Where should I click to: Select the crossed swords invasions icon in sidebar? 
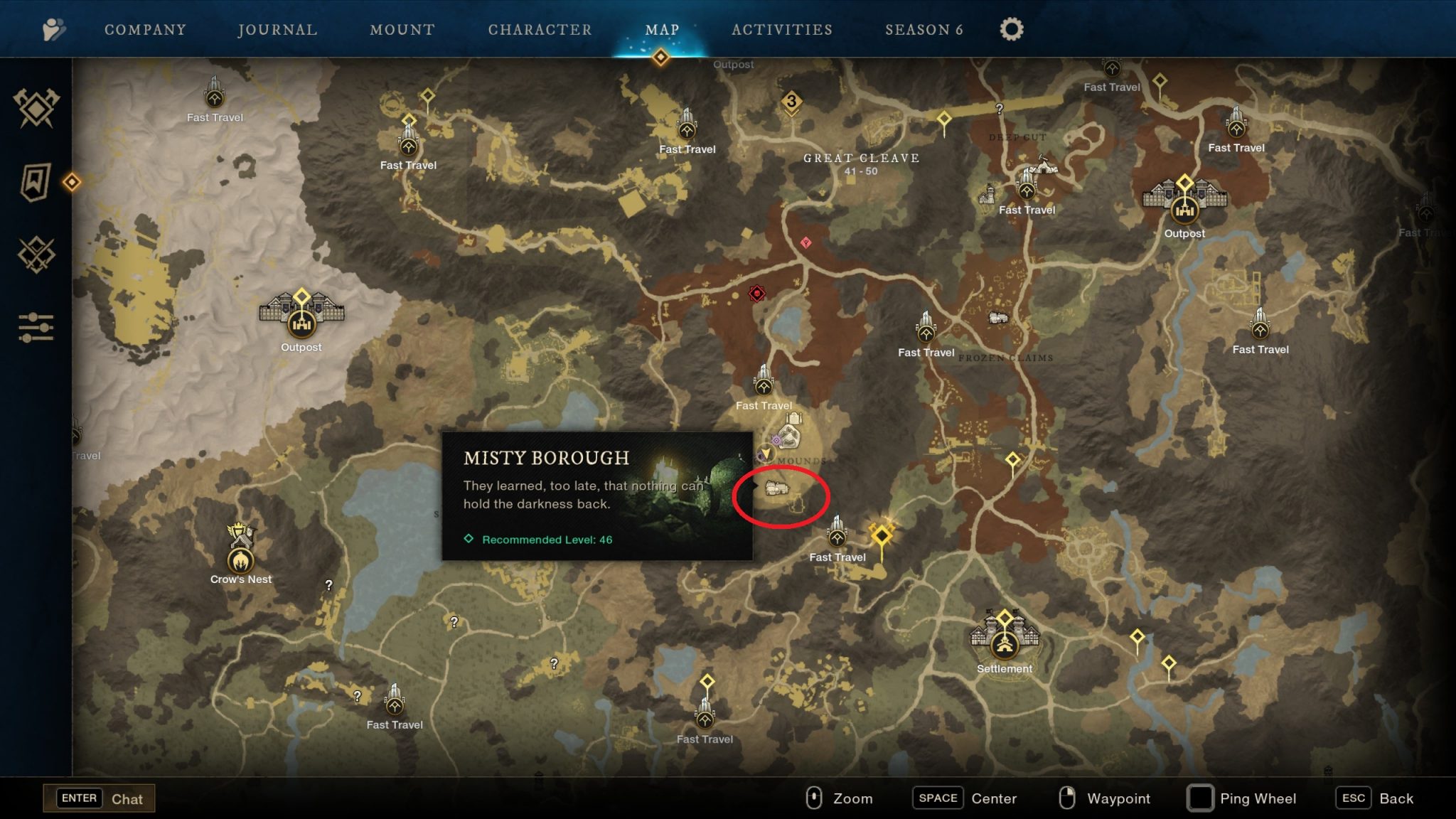pos(35,253)
